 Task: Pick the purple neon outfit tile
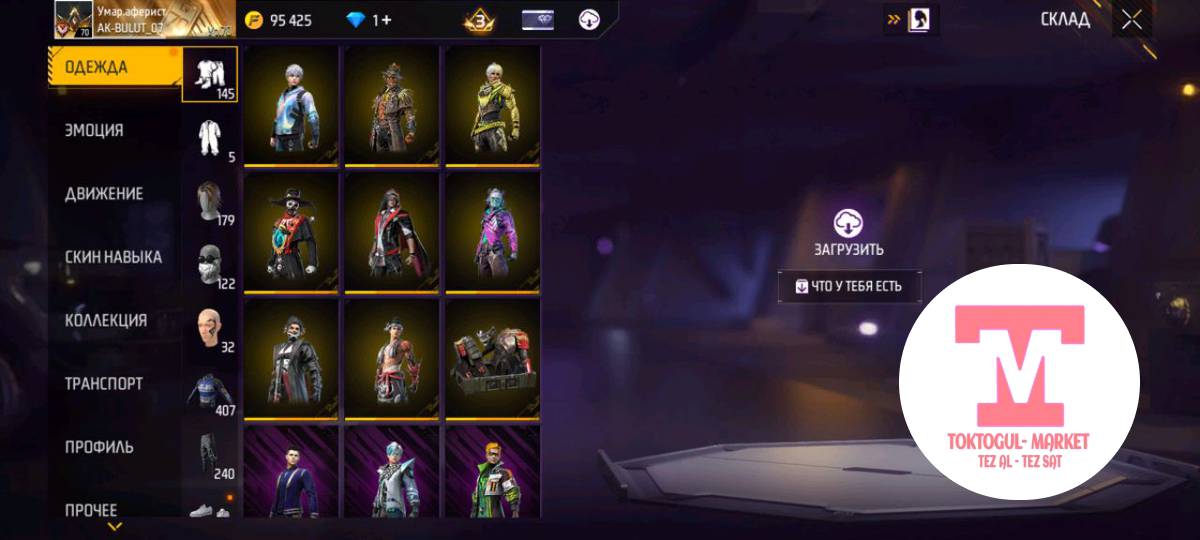tap(492, 233)
